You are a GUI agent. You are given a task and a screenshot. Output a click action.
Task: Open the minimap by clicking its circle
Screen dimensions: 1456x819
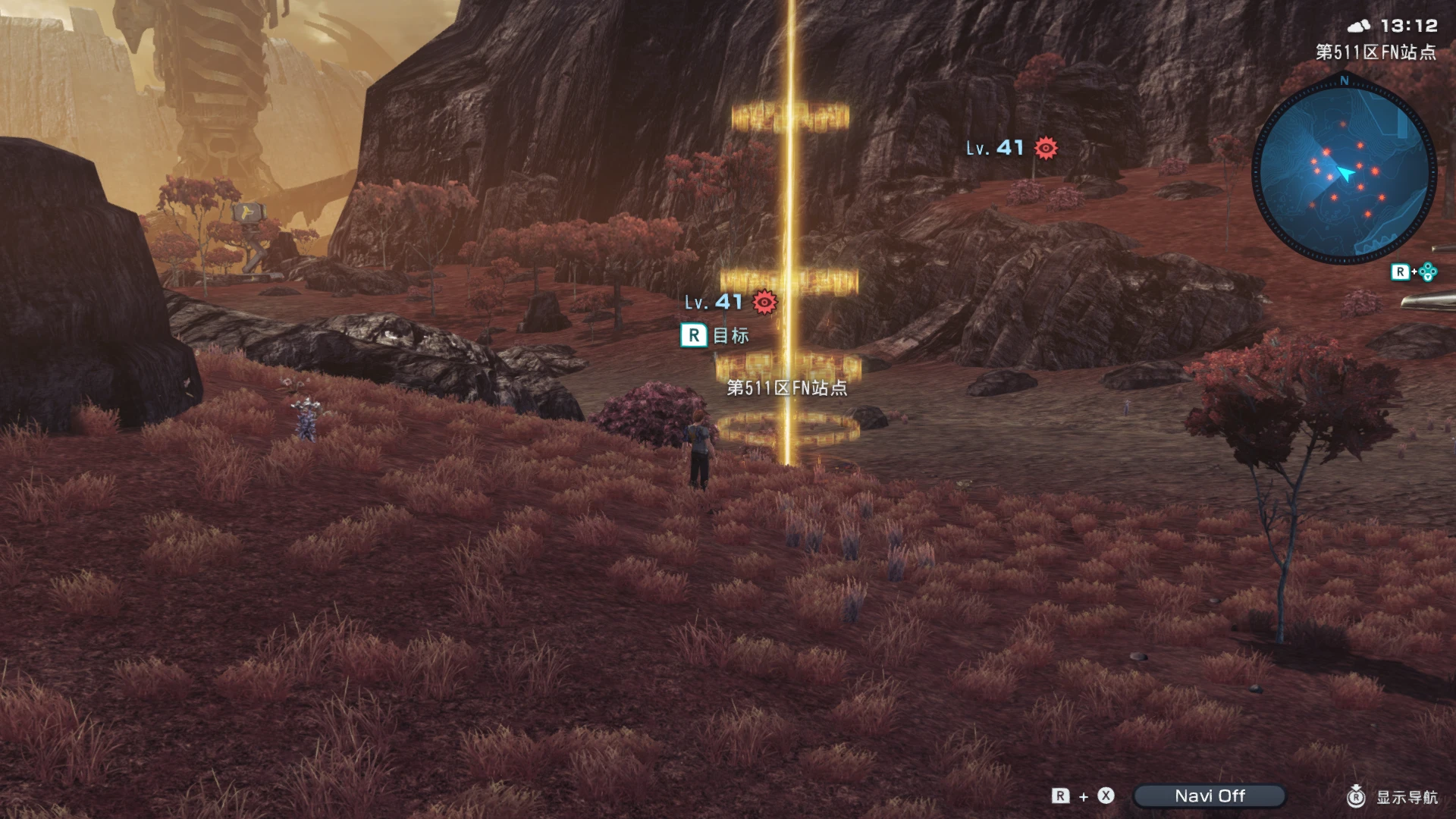coord(1345,171)
